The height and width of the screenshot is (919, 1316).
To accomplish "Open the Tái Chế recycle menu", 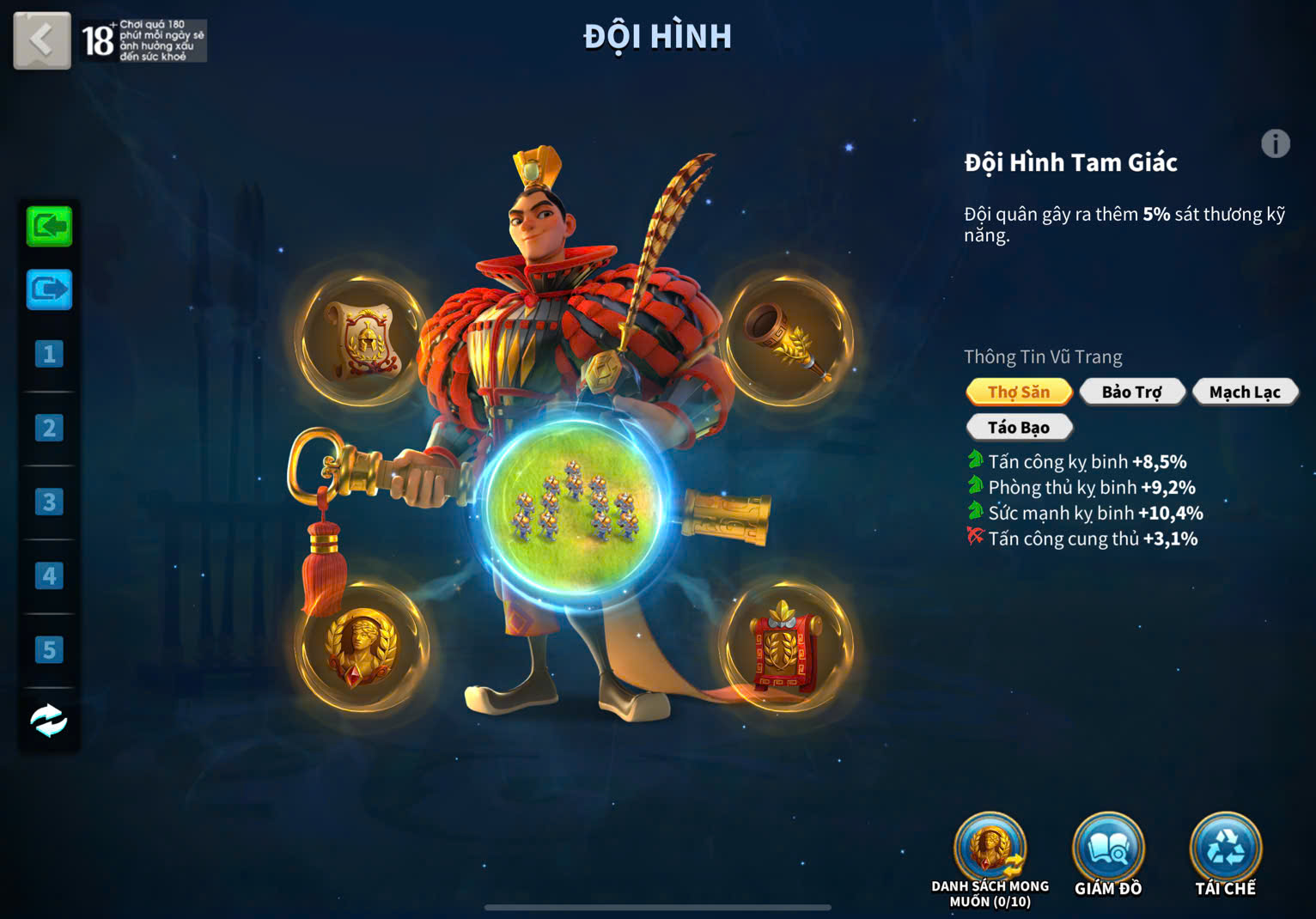I will 1225,850.
